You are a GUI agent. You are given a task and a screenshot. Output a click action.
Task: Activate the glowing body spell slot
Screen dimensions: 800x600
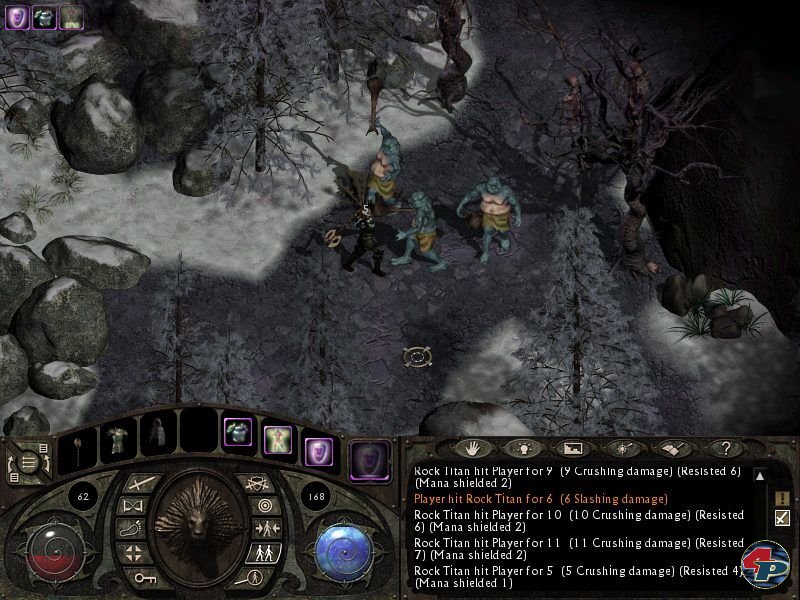(277, 436)
